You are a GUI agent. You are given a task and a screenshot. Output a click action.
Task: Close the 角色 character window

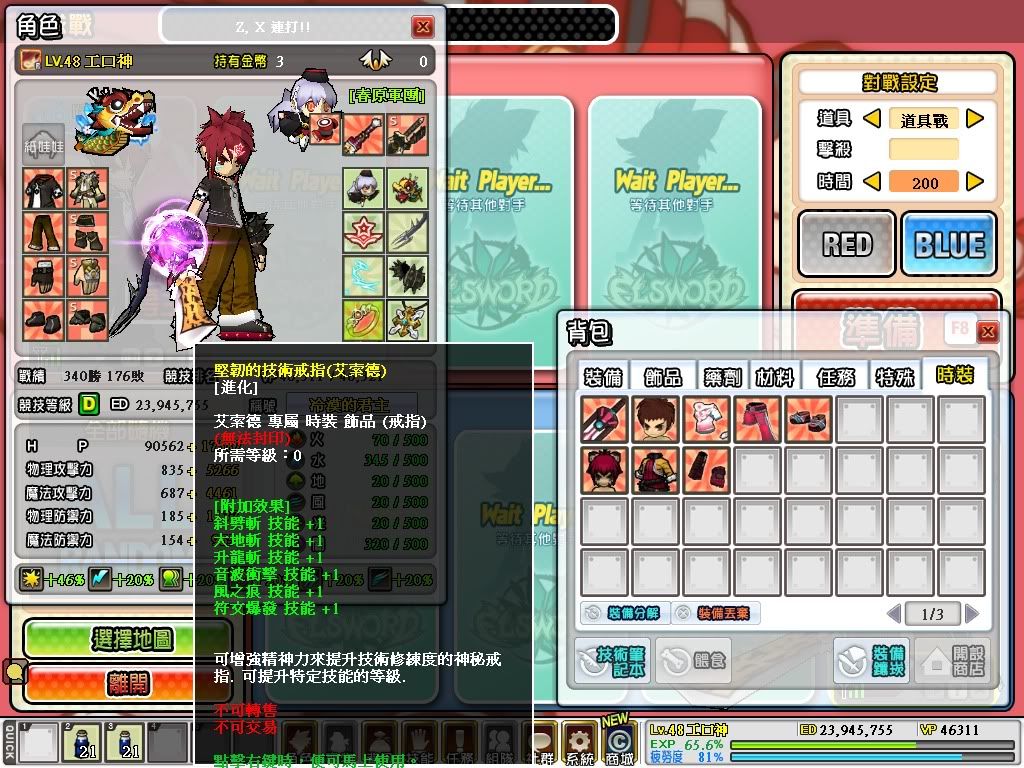tap(424, 27)
